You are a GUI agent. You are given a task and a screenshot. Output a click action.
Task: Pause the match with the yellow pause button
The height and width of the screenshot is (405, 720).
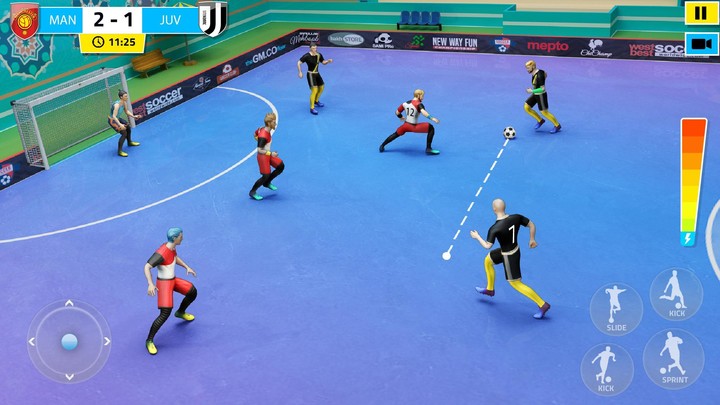pos(697,13)
